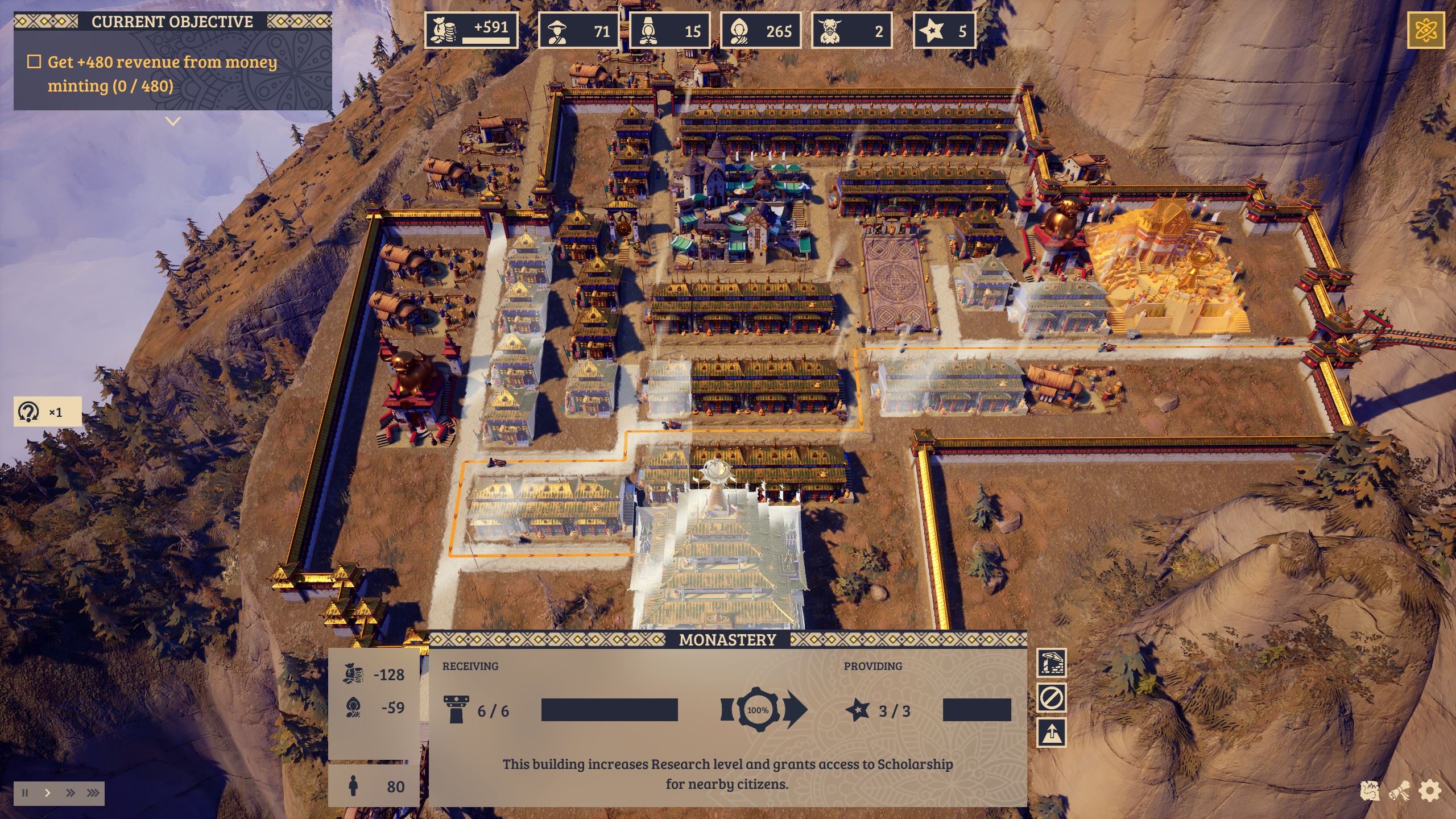Click the x1 counter button

48,411
